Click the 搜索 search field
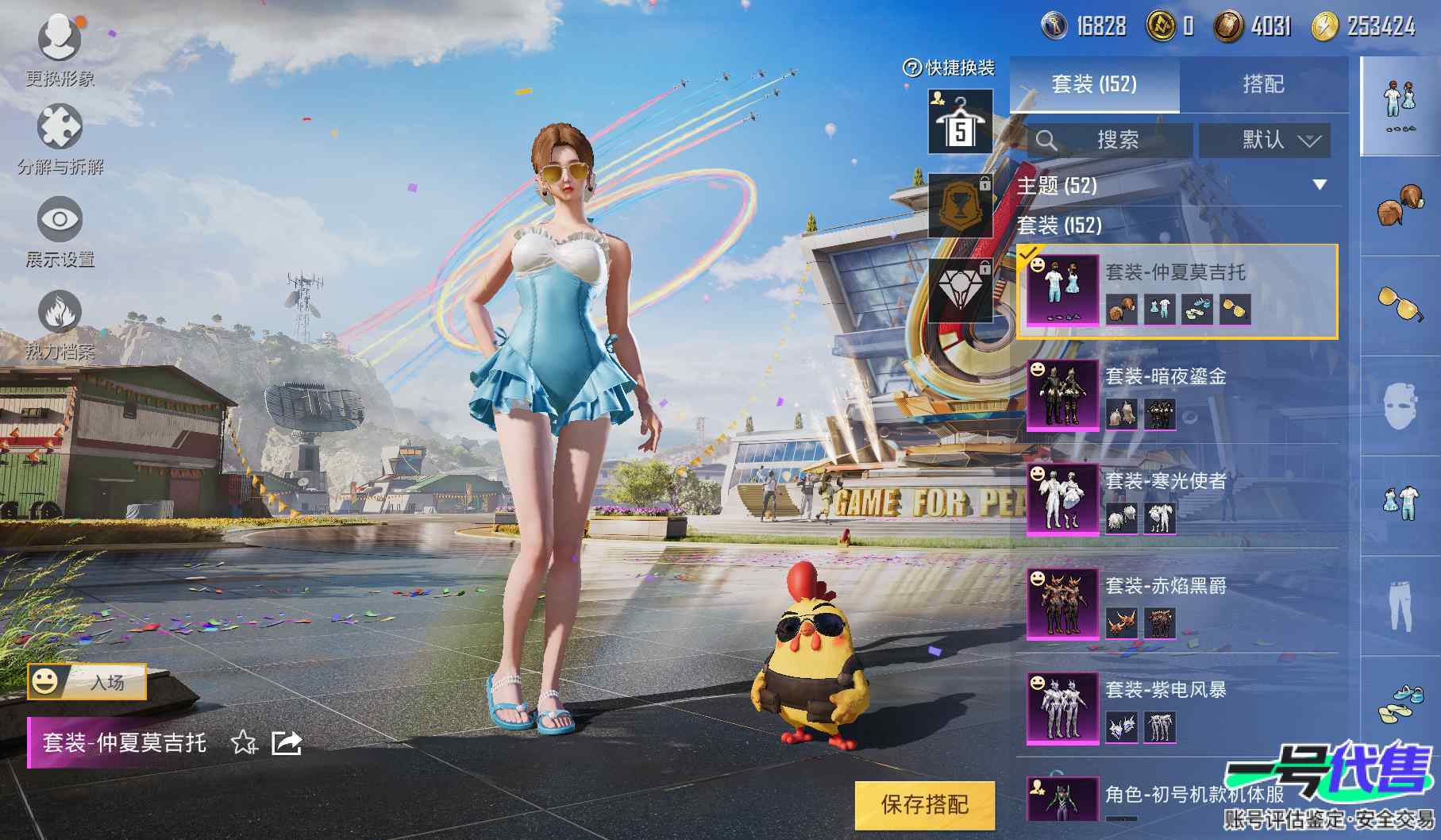The height and width of the screenshot is (840, 1441). pyautogui.click(x=1110, y=141)
